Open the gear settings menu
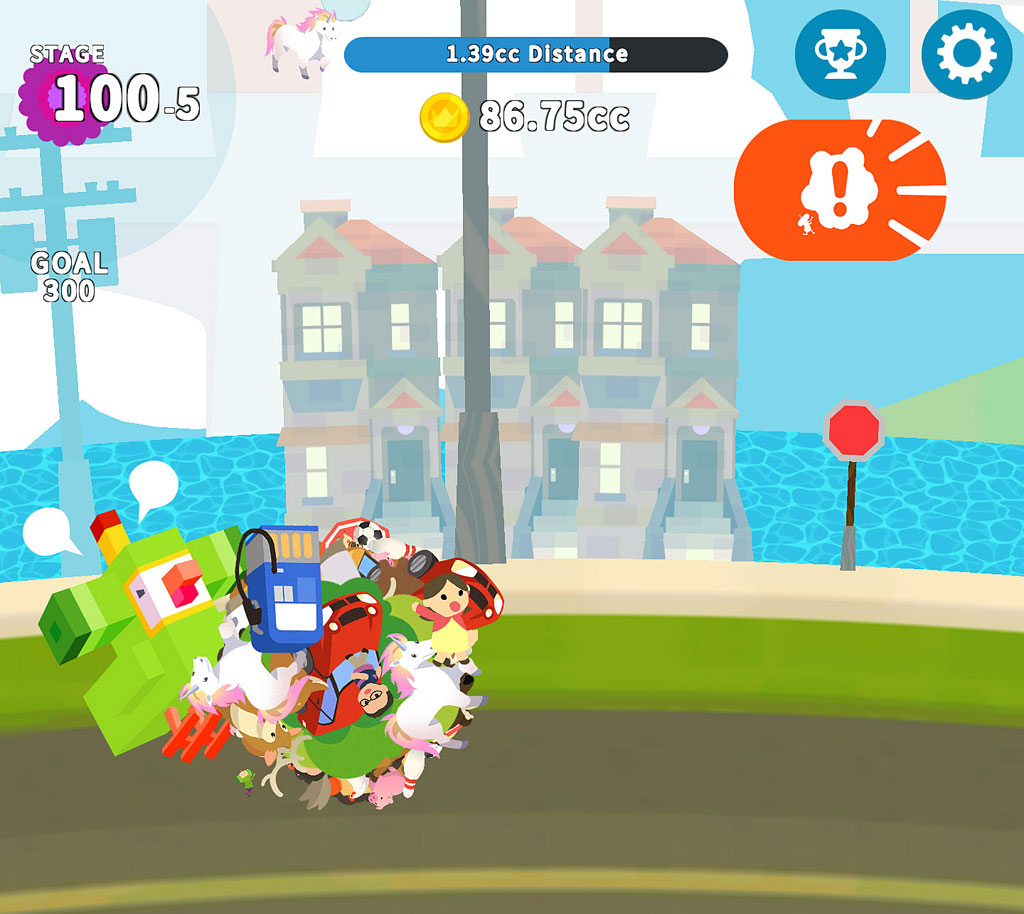This screenshot has height=914, width=1024. point(966,55)
